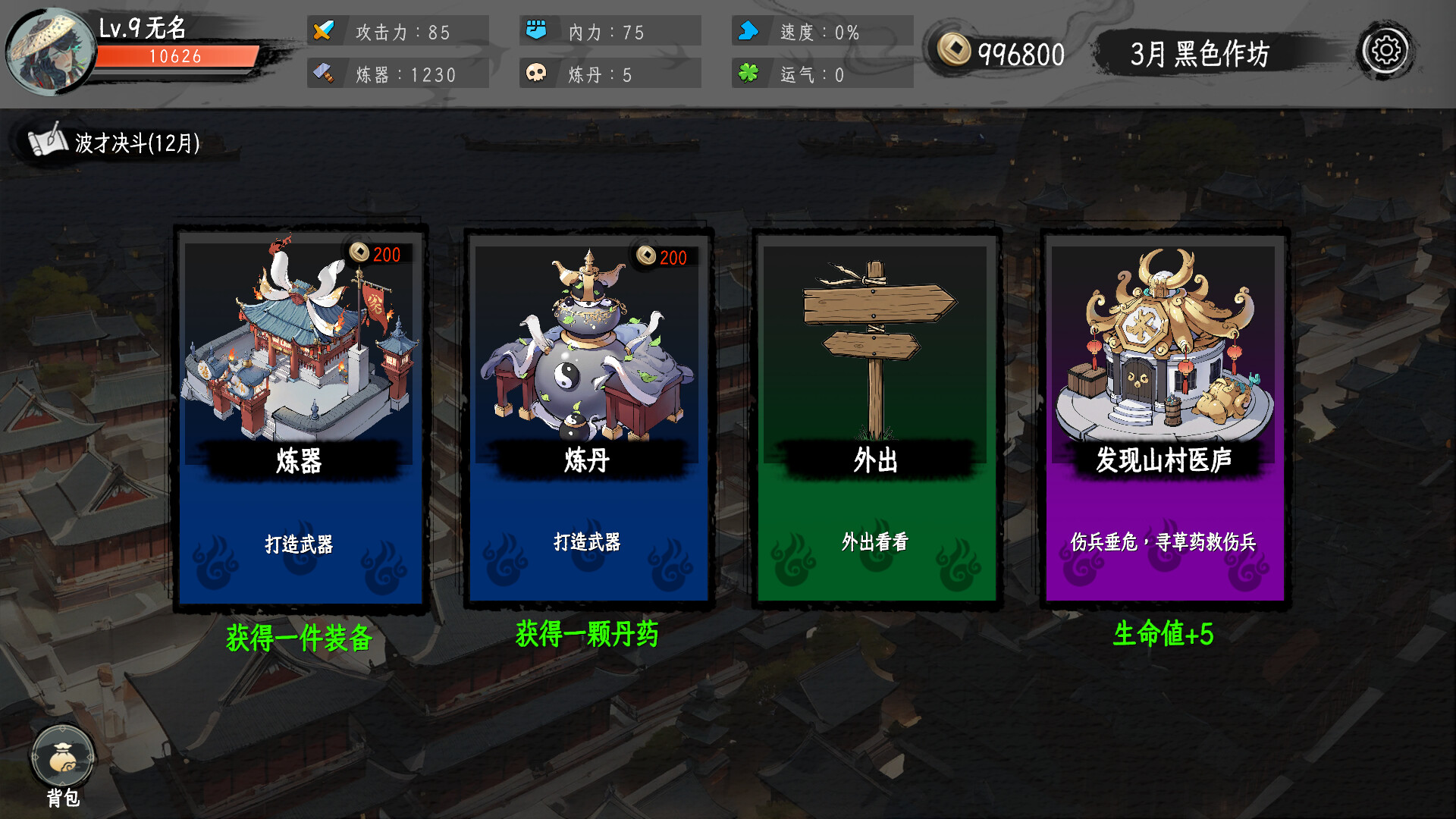1456x819 pixels.
Task: Click the alchemy skull icon
Action: (x=538, y=74)
